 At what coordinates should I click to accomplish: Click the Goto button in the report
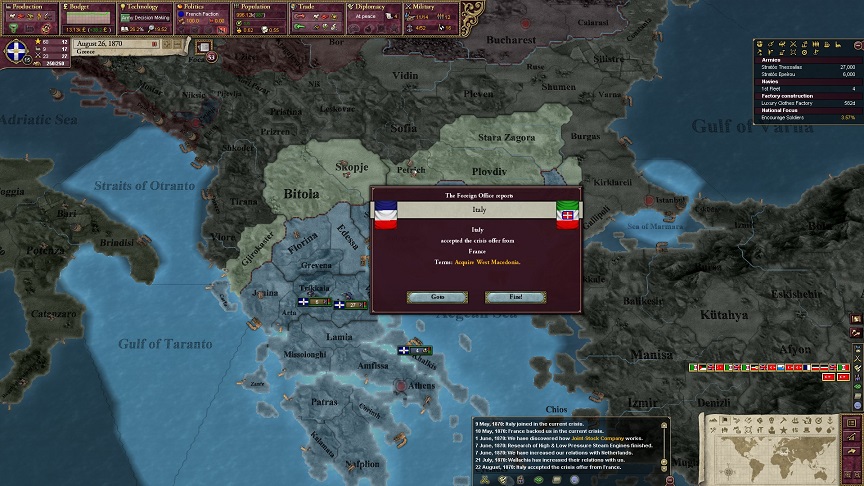click(x=437, y=297)
